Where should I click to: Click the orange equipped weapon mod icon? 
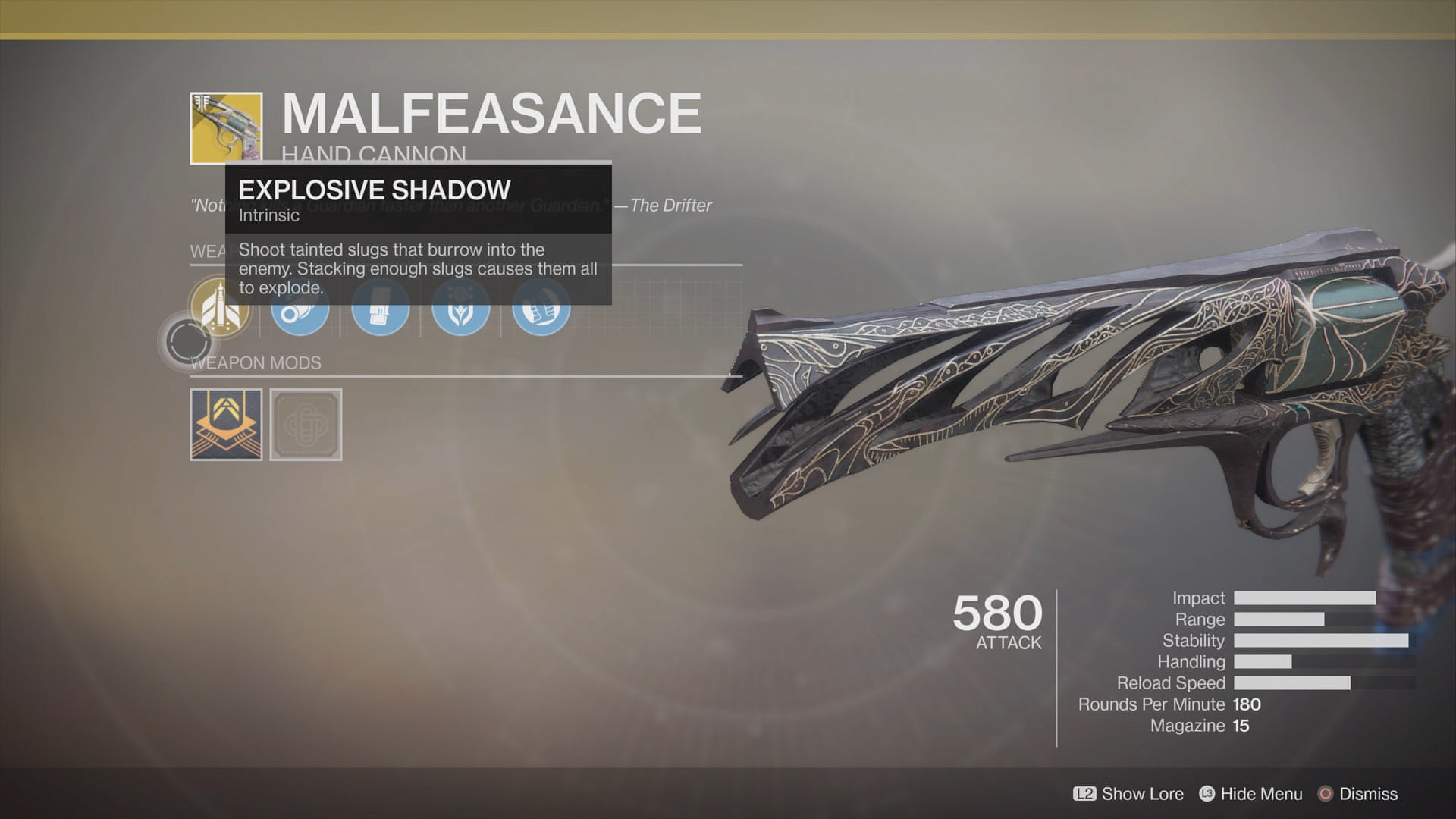tap(225, 425)
